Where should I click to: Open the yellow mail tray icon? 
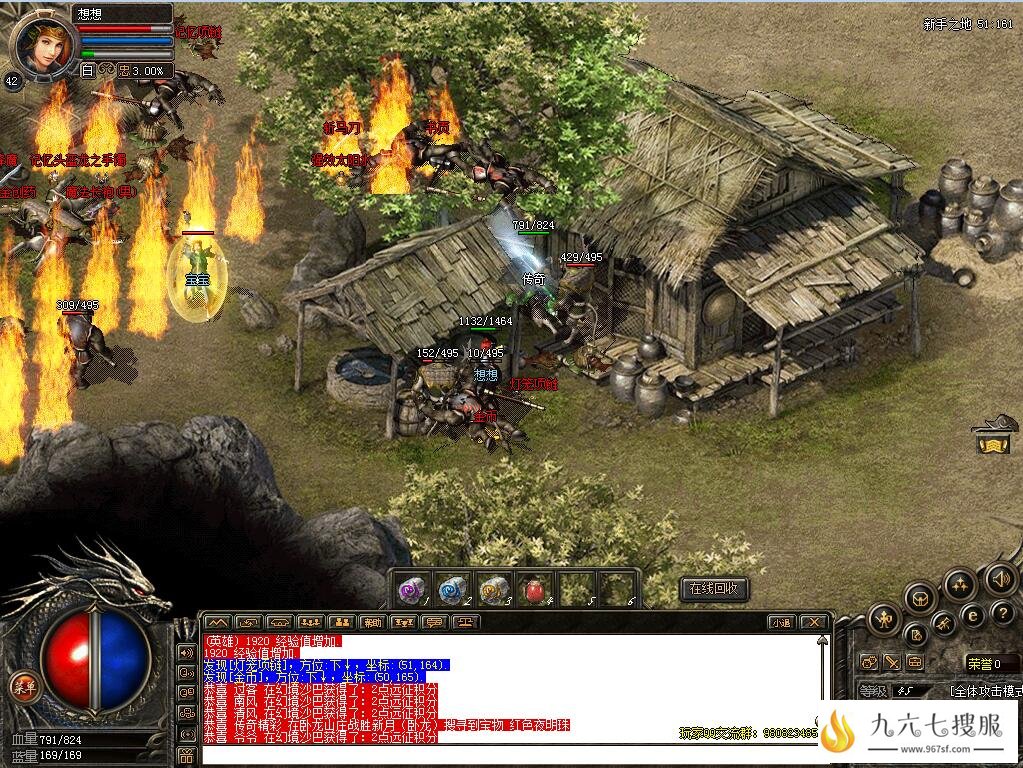tap(993, 439)
